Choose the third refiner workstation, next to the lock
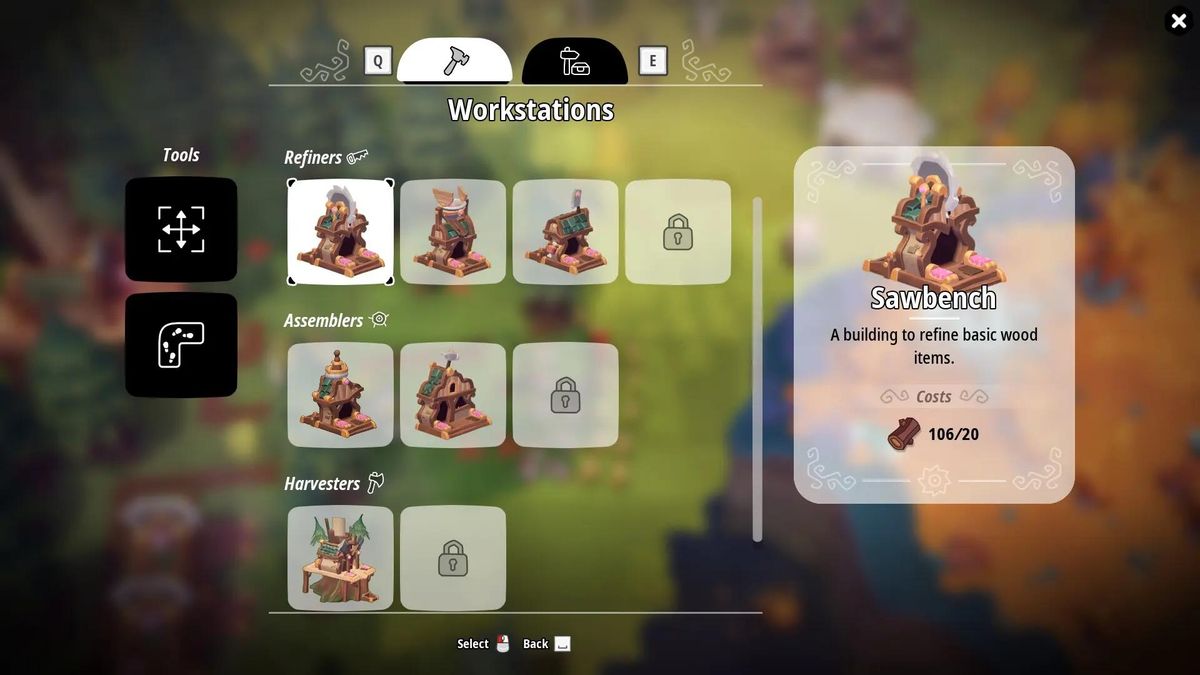 [566, 232]
